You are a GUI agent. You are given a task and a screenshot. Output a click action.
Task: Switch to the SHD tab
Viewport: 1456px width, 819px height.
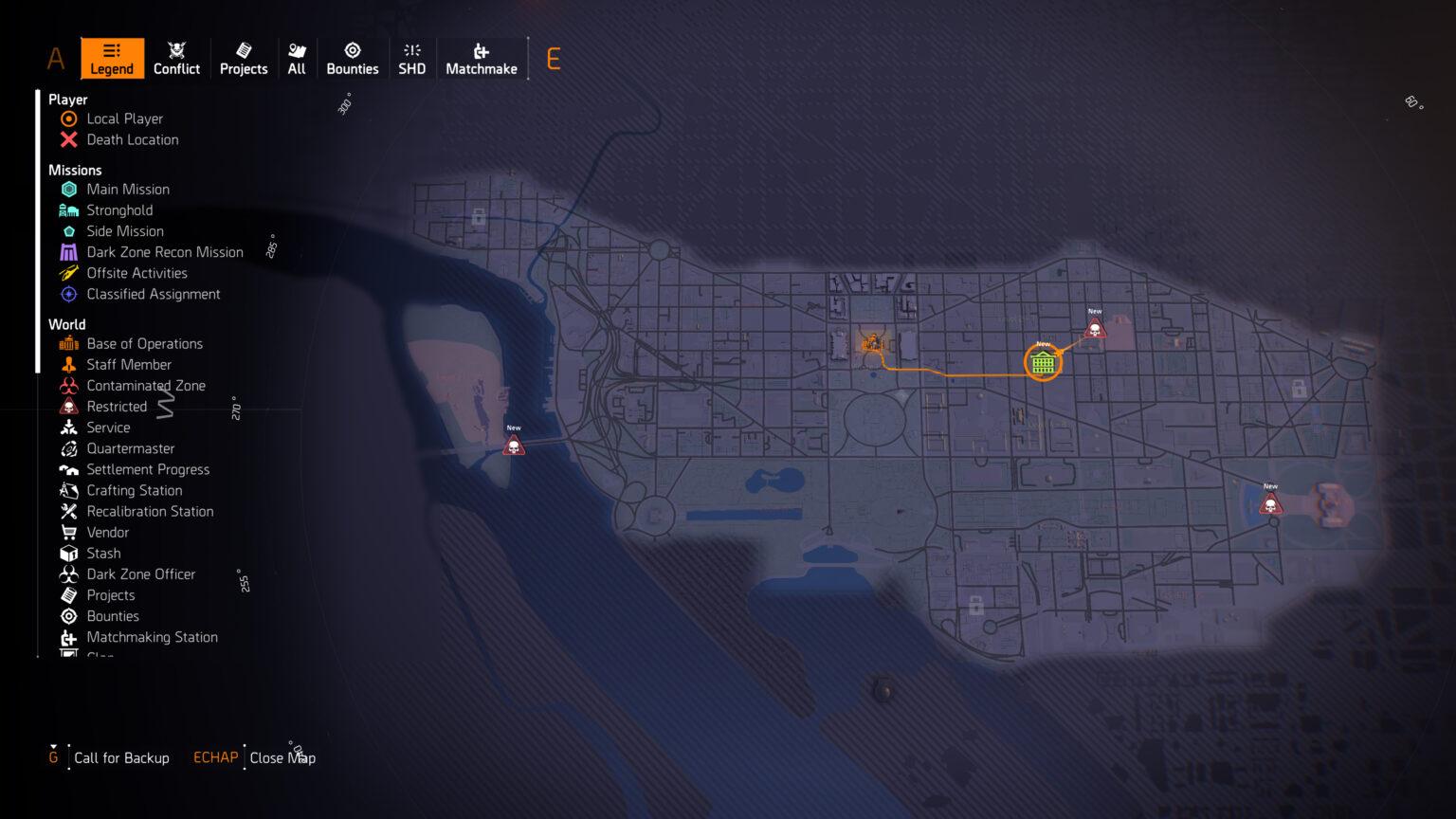point(412,59)
